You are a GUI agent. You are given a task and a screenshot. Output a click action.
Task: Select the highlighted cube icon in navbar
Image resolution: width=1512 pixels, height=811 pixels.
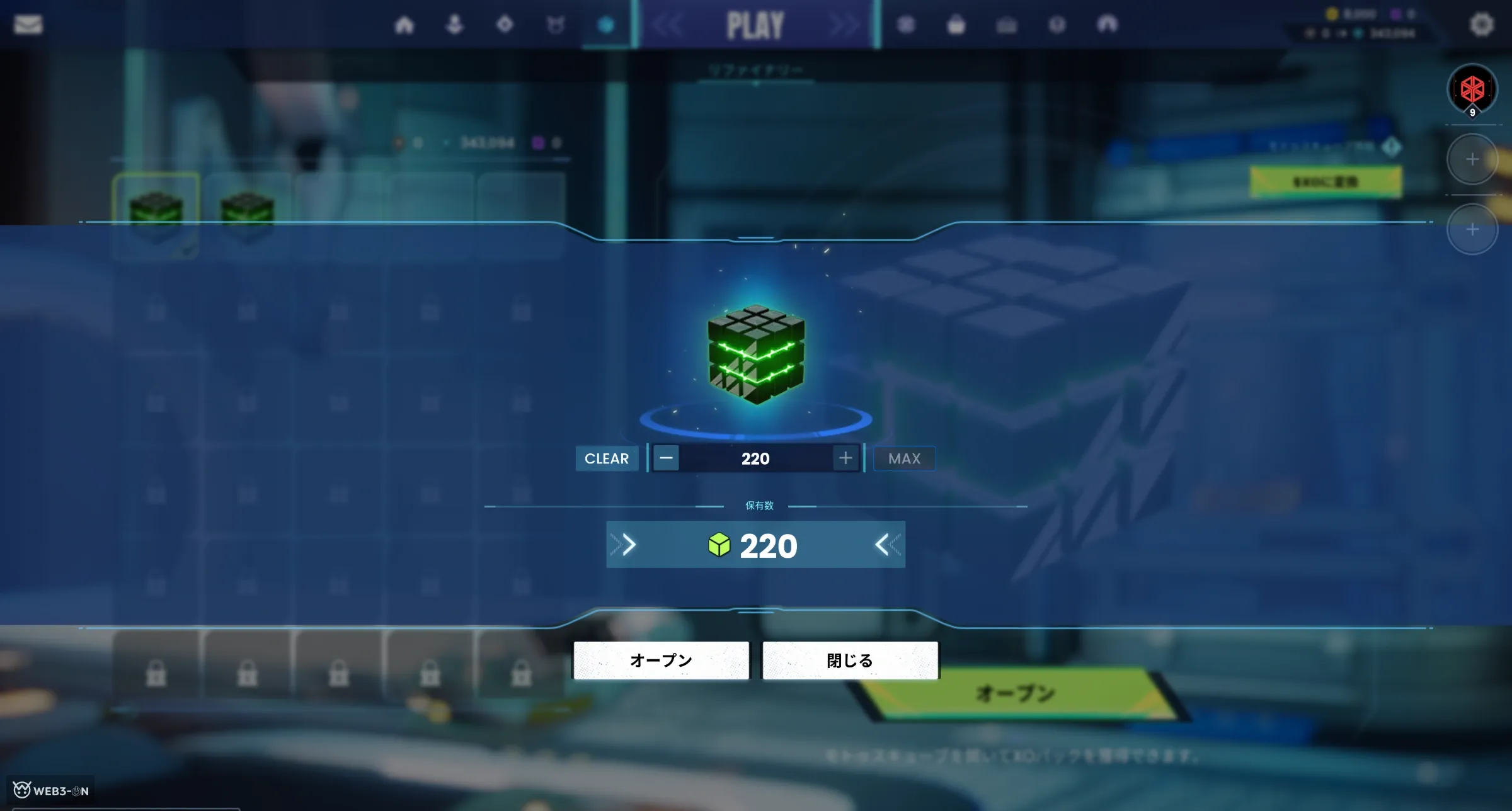pyautogui.click(x=606, y=24)
